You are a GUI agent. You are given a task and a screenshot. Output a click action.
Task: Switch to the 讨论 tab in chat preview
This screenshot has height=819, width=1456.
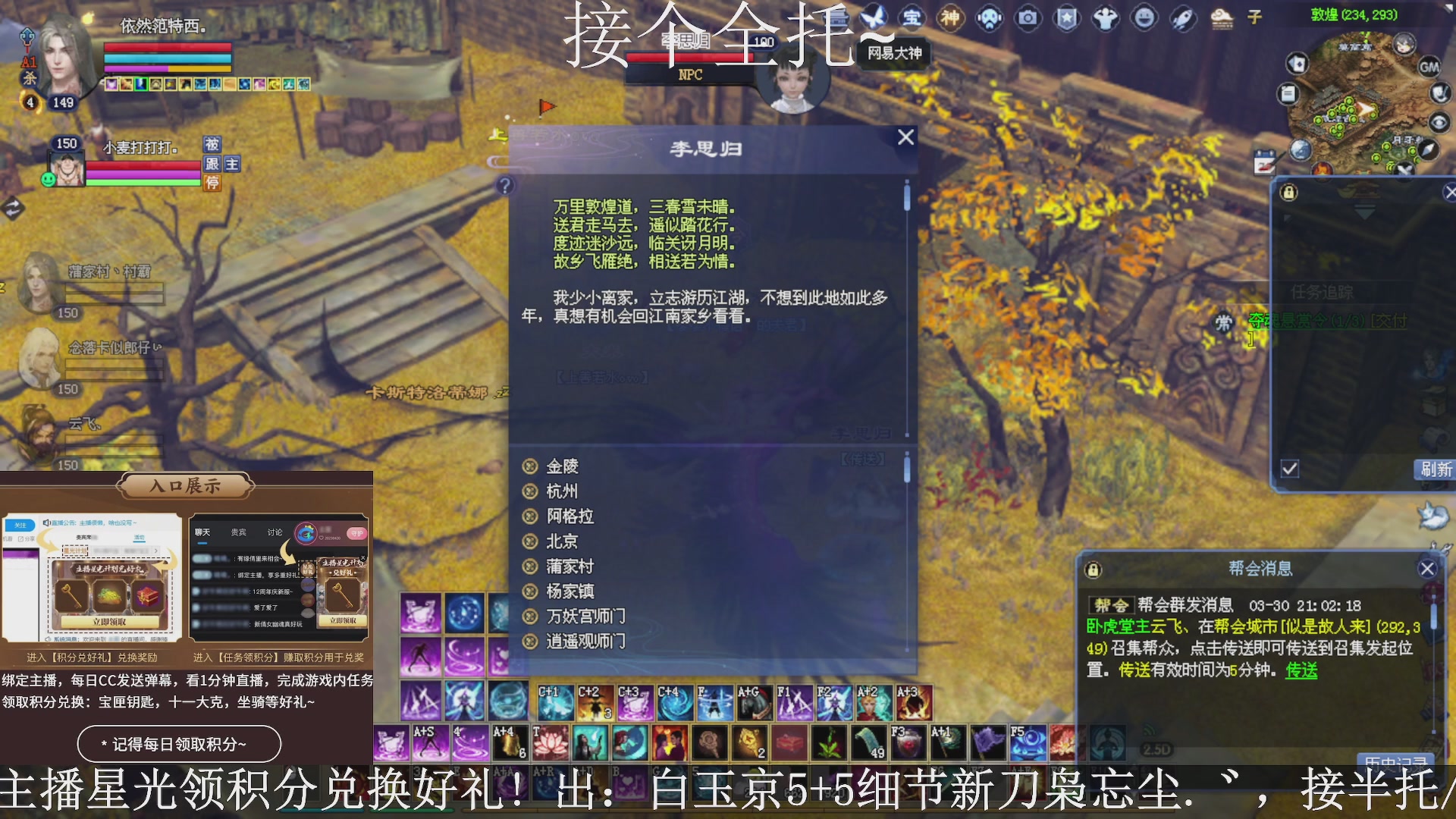click(x=275, y=532)
